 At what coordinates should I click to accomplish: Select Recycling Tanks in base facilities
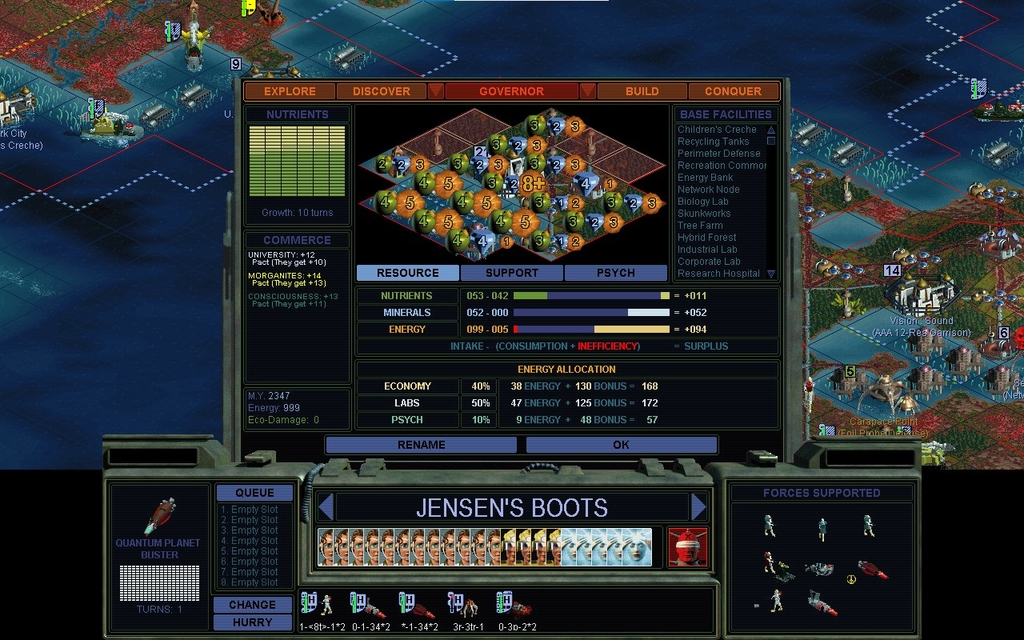tap(713, 142)
